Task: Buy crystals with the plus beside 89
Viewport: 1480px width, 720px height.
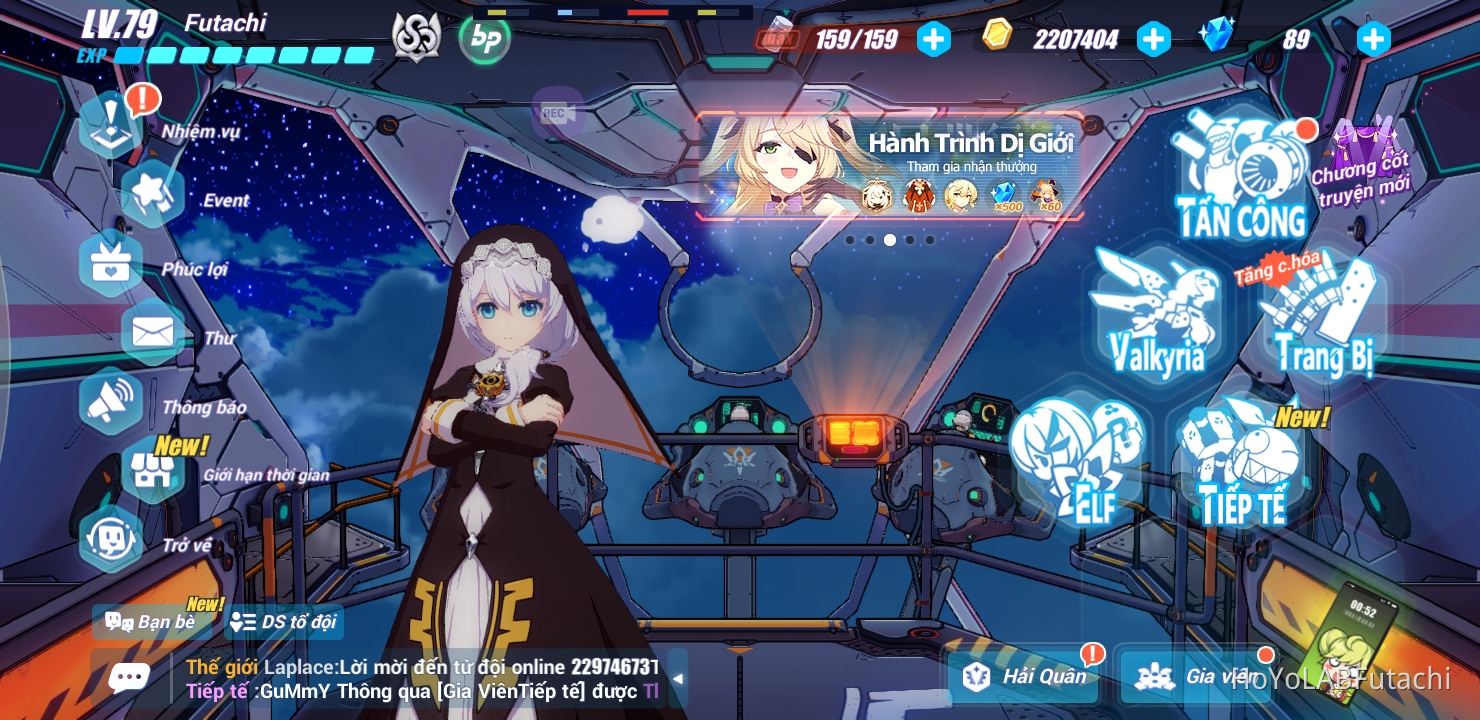Action: (x=1373, y=39)
